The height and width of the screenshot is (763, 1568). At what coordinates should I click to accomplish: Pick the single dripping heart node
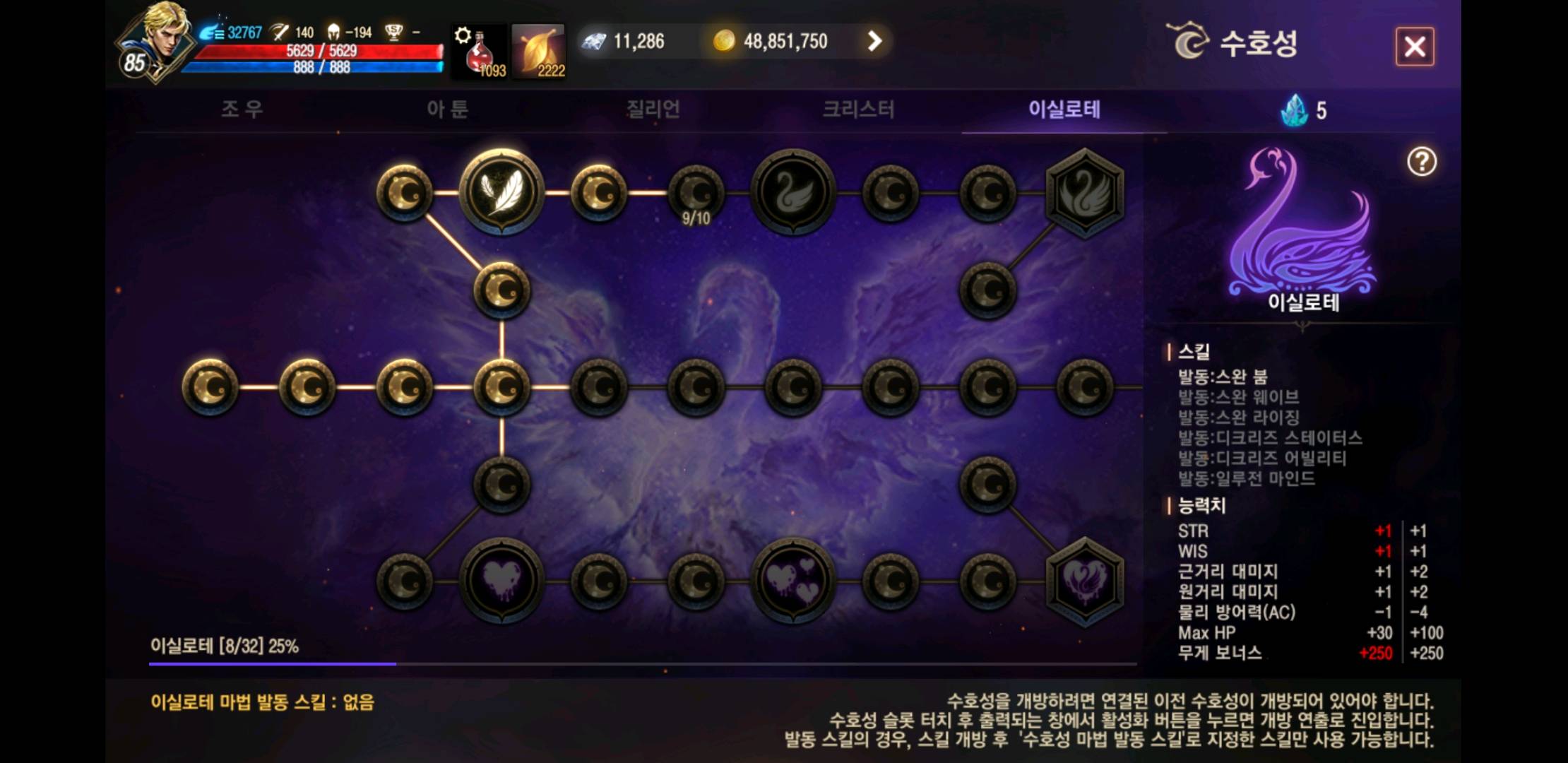[501, 581]
